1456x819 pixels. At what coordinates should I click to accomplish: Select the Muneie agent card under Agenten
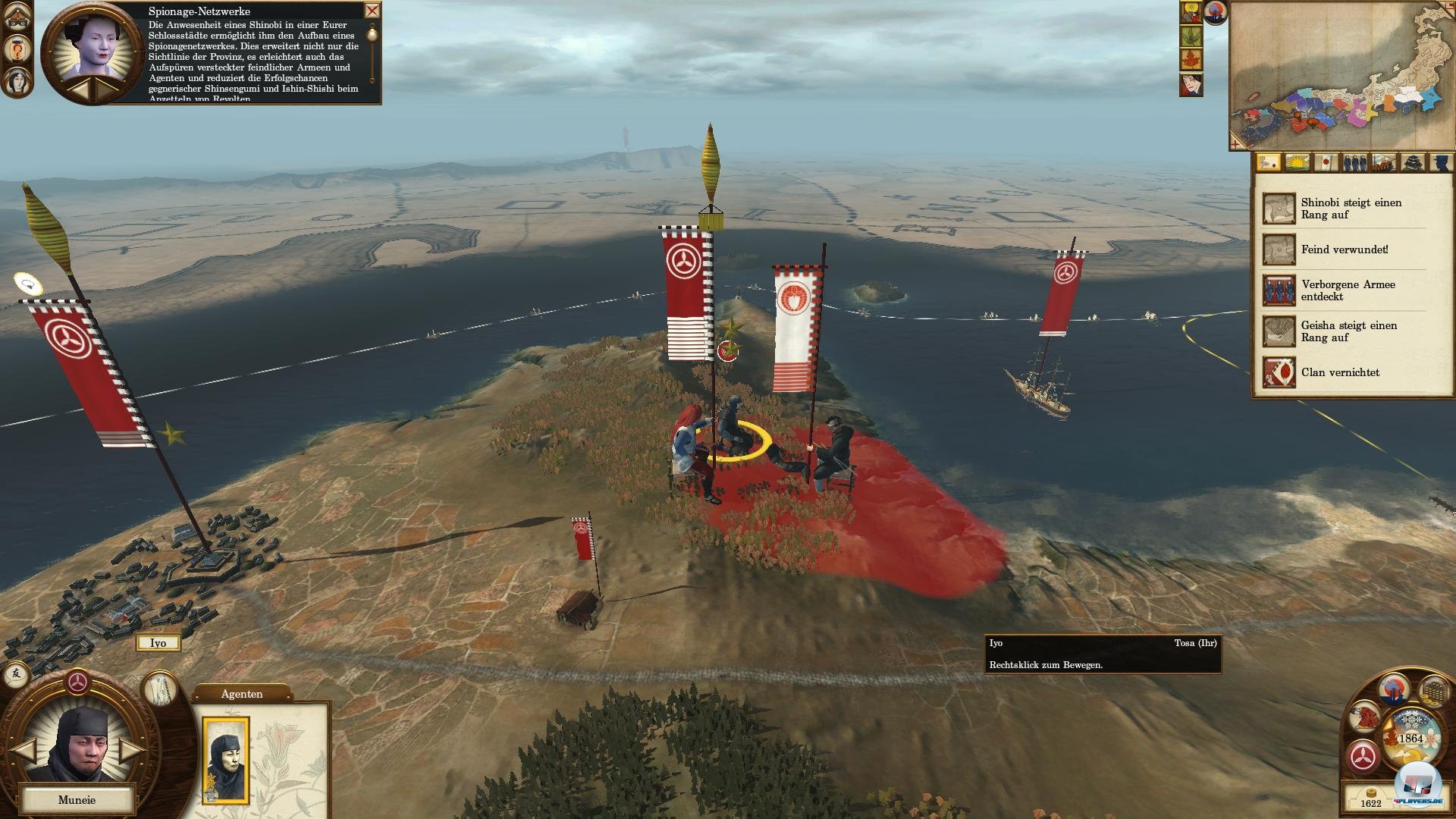coord(226,759)
